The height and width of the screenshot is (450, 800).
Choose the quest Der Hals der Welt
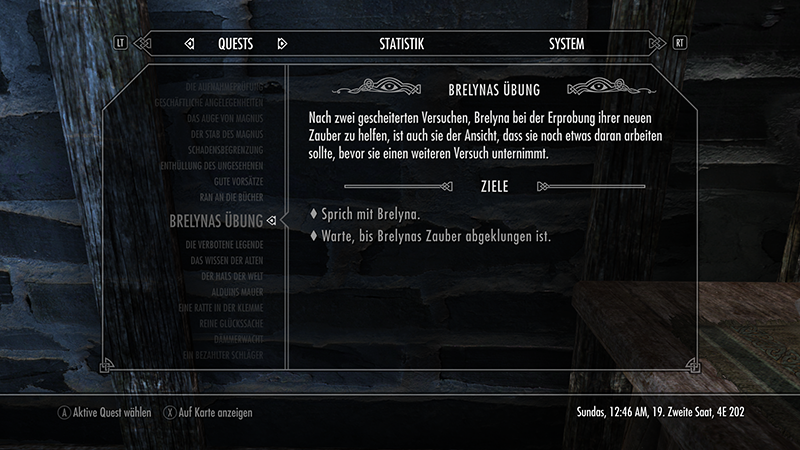tap(231, 276)
